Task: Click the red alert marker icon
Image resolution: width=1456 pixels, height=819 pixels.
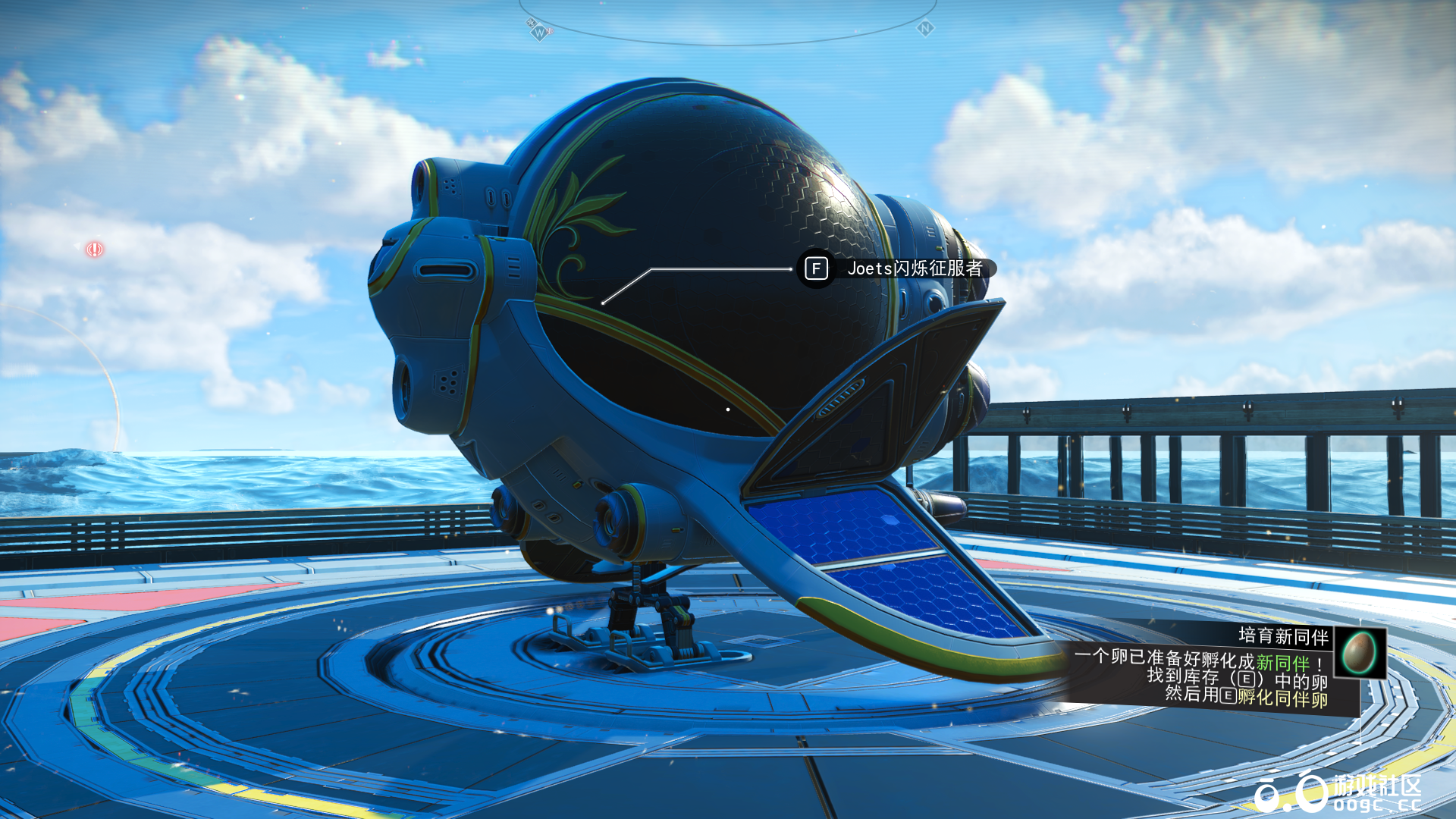Action: 94,249
